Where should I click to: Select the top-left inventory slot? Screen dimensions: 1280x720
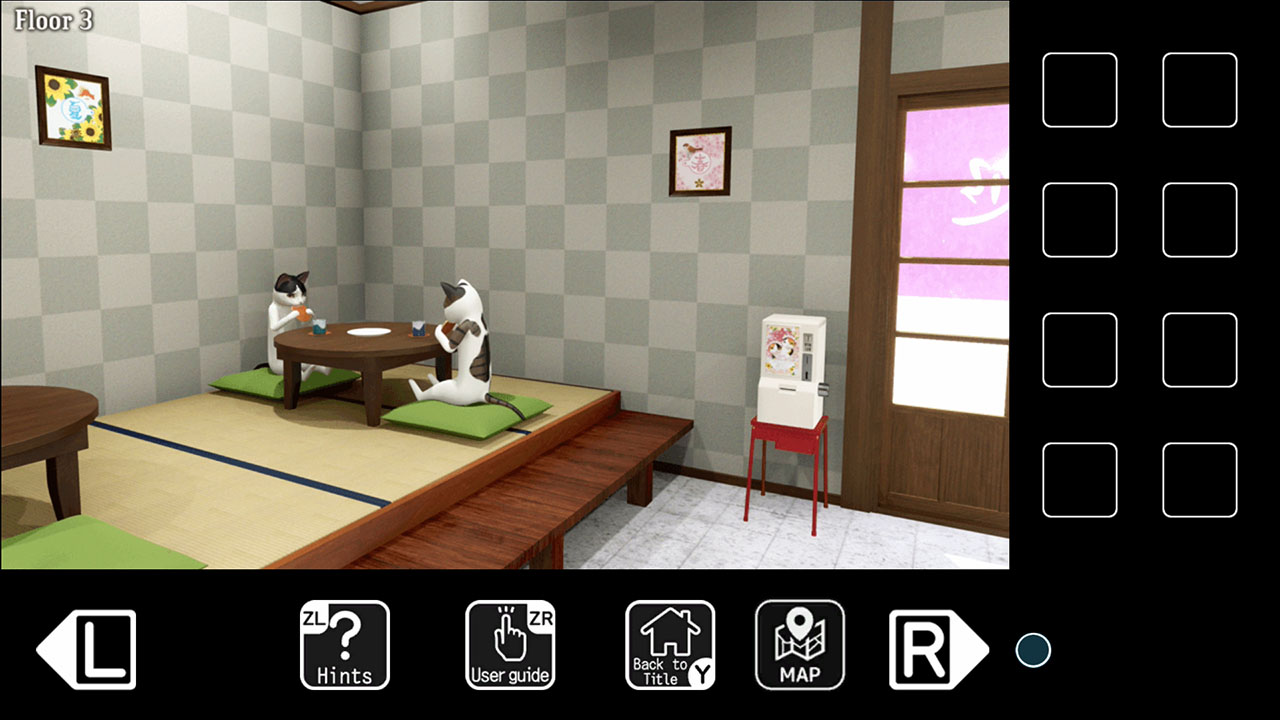pyautogui.click(x=1079, y=90)
